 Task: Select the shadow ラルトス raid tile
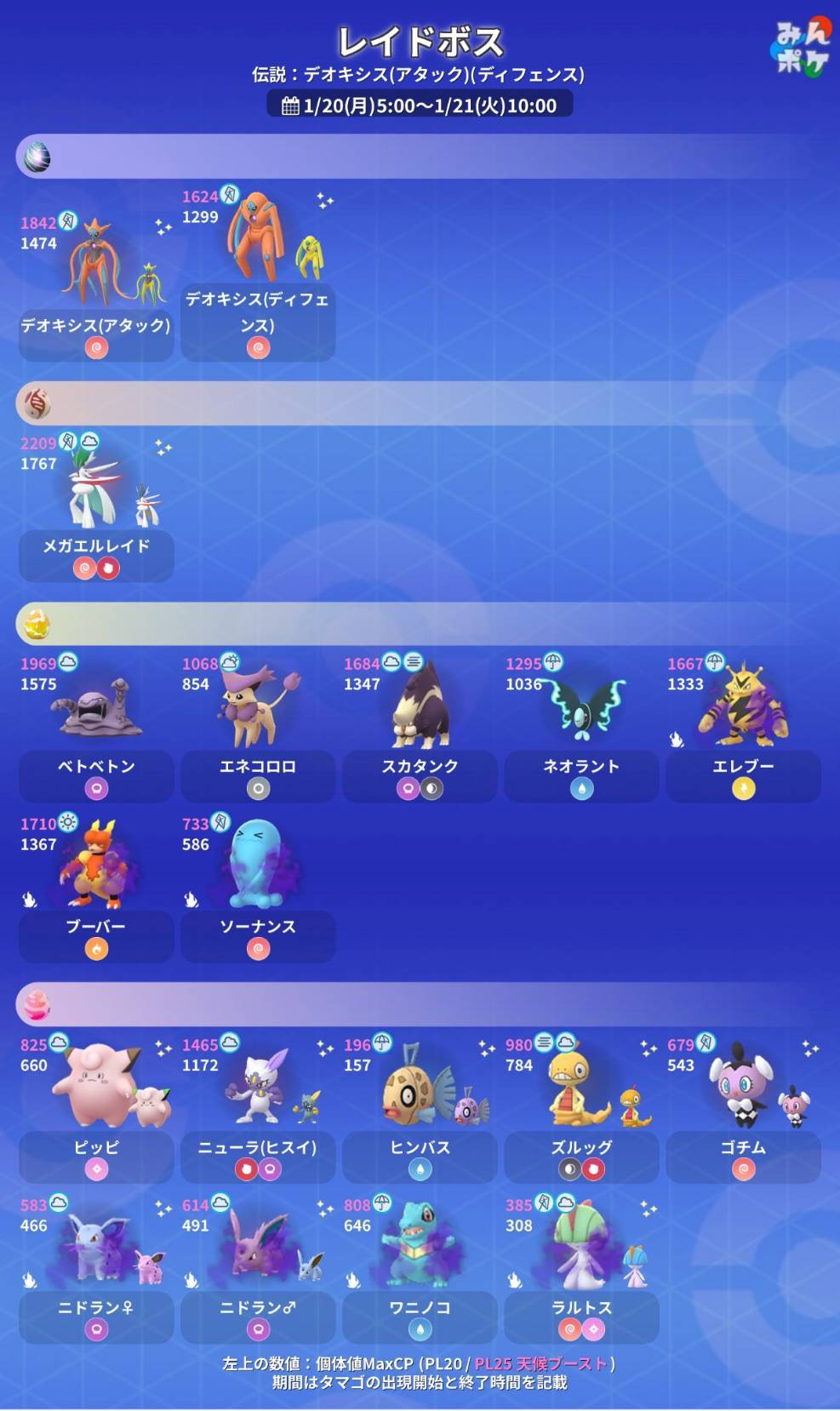click(x=581, y=1269)
